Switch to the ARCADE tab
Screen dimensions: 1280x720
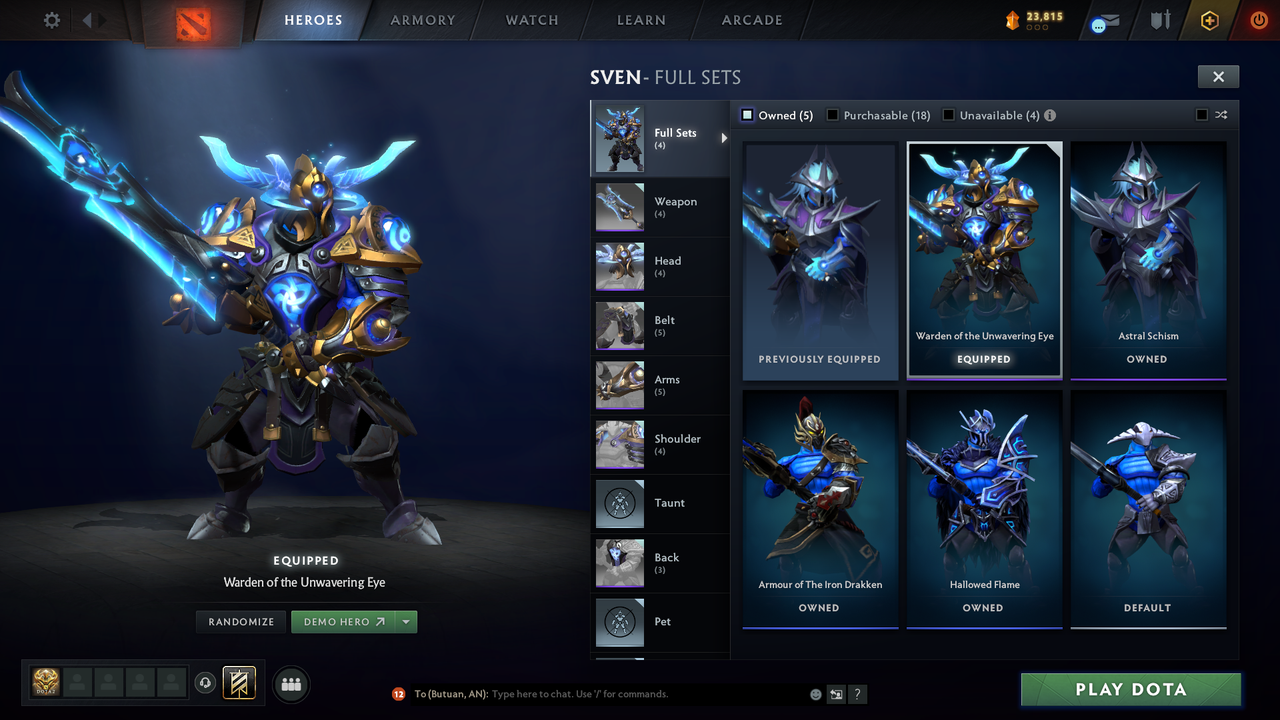pyautogui.click(x=751, y=20)
